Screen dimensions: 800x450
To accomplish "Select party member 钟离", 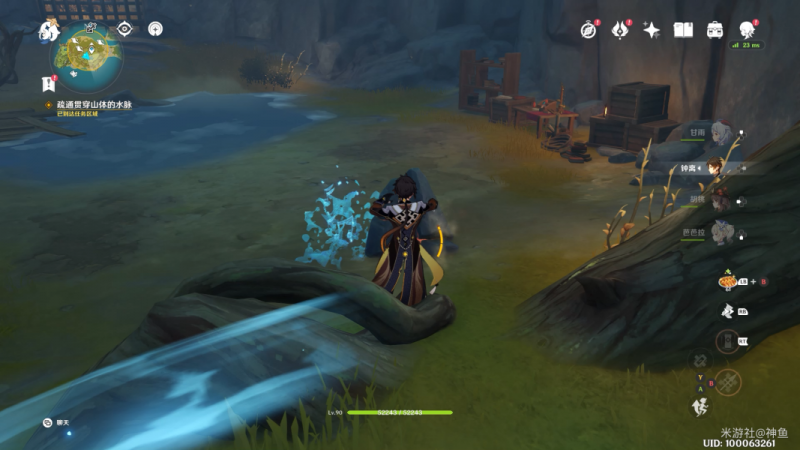I will pyautogui.click(x=718, y=167).
